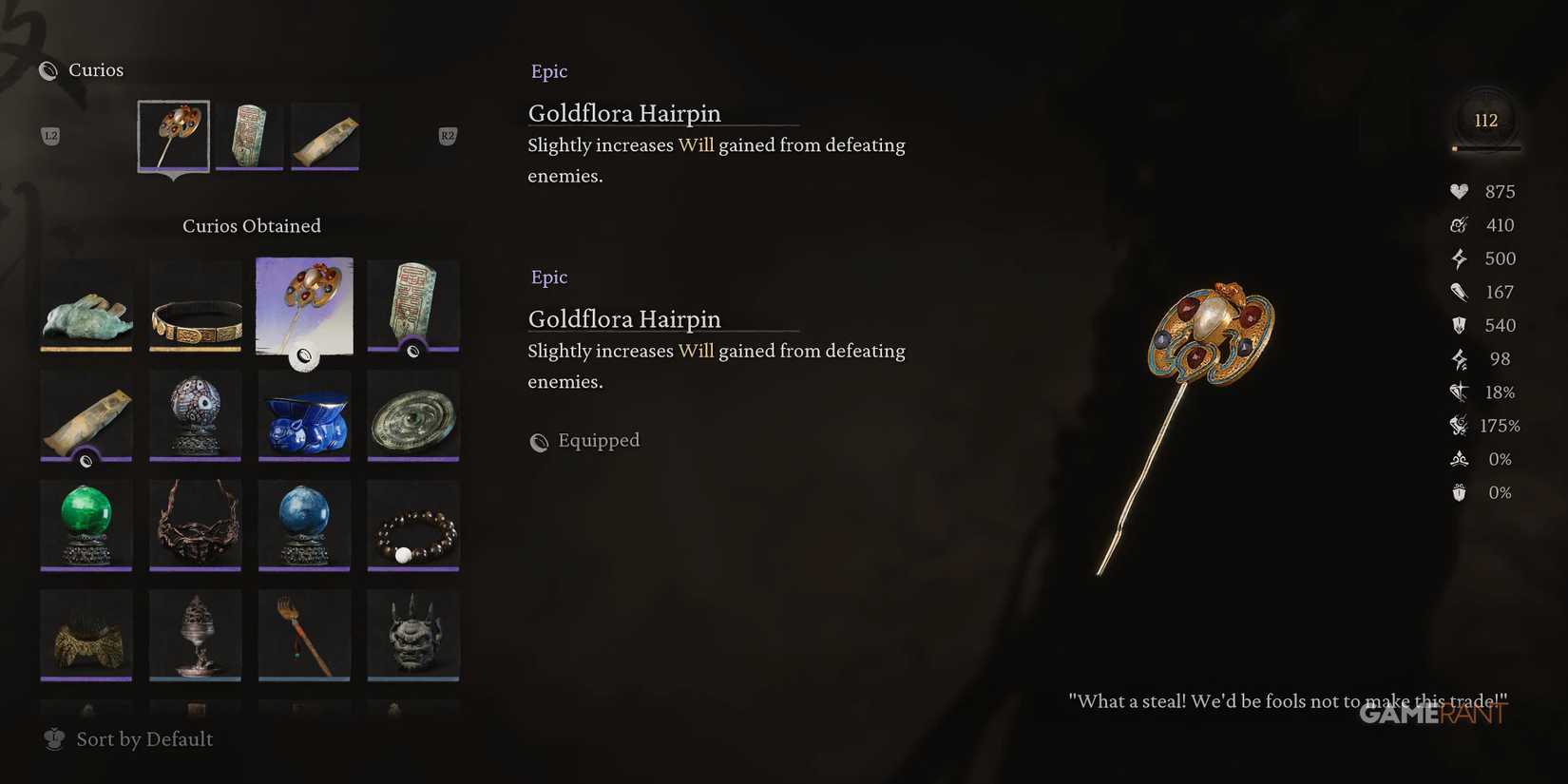
Task: Select the green orb curio
Action: click(86, 525)
